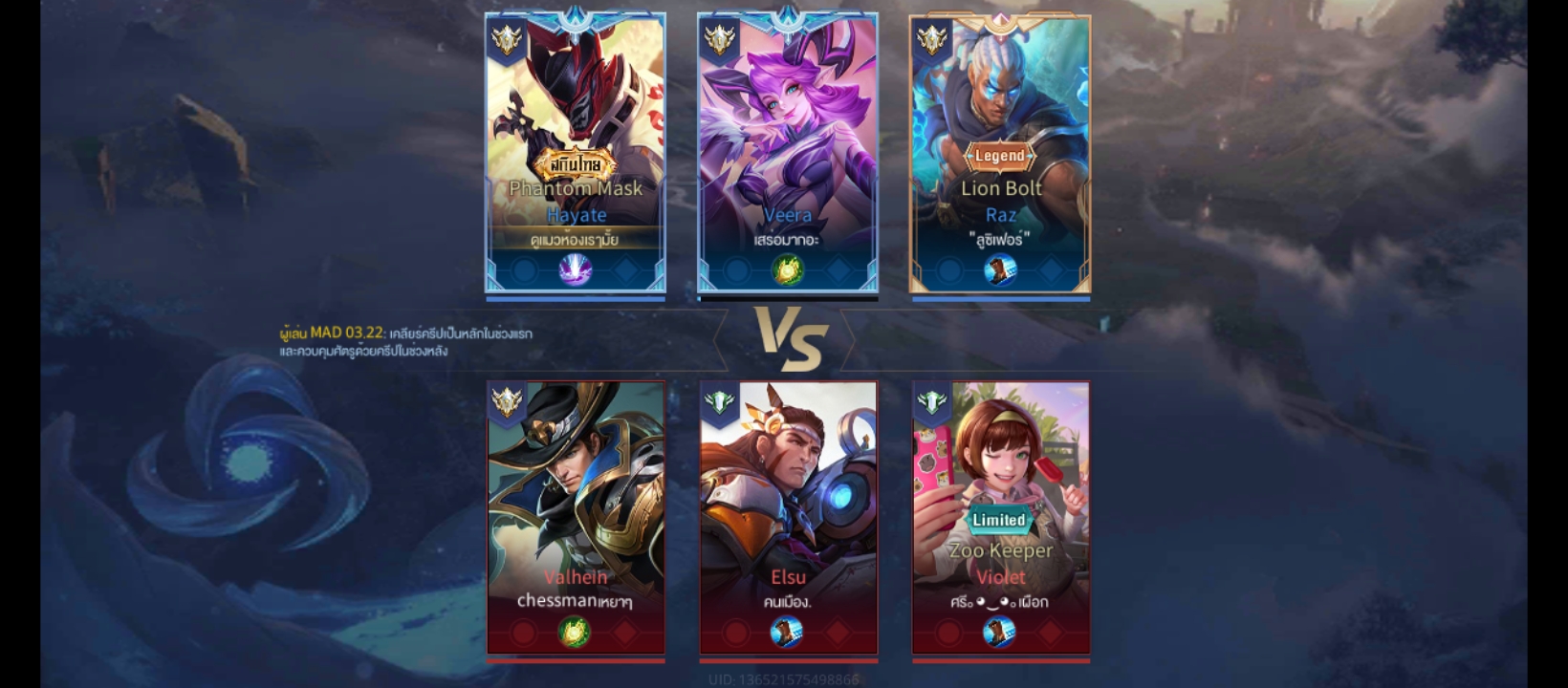Click the boot talent icon on Raz's card
The image size is (1568, 688).
tap(999, 270)
